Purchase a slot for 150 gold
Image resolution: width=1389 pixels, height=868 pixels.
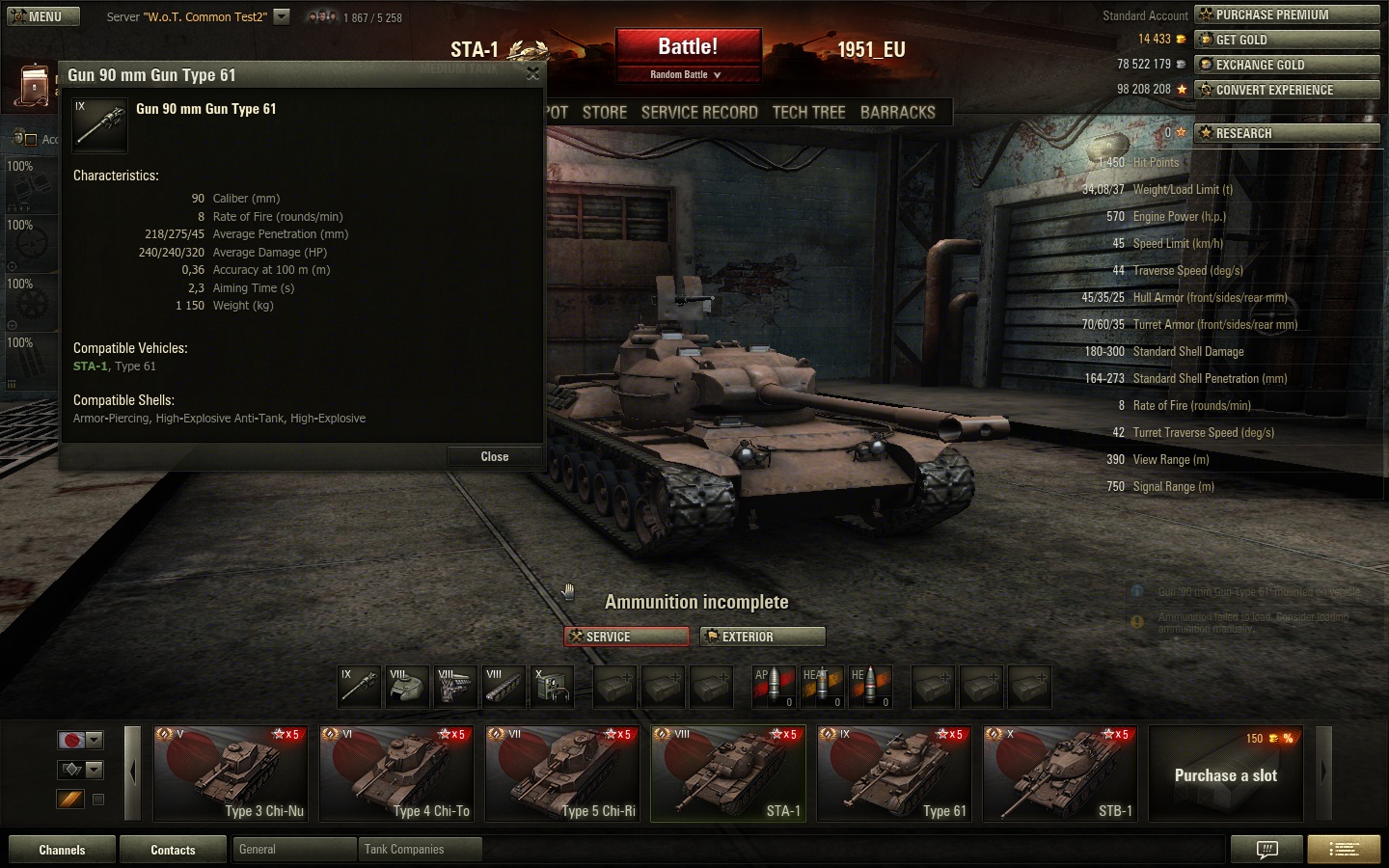[x=1225, y=773]
